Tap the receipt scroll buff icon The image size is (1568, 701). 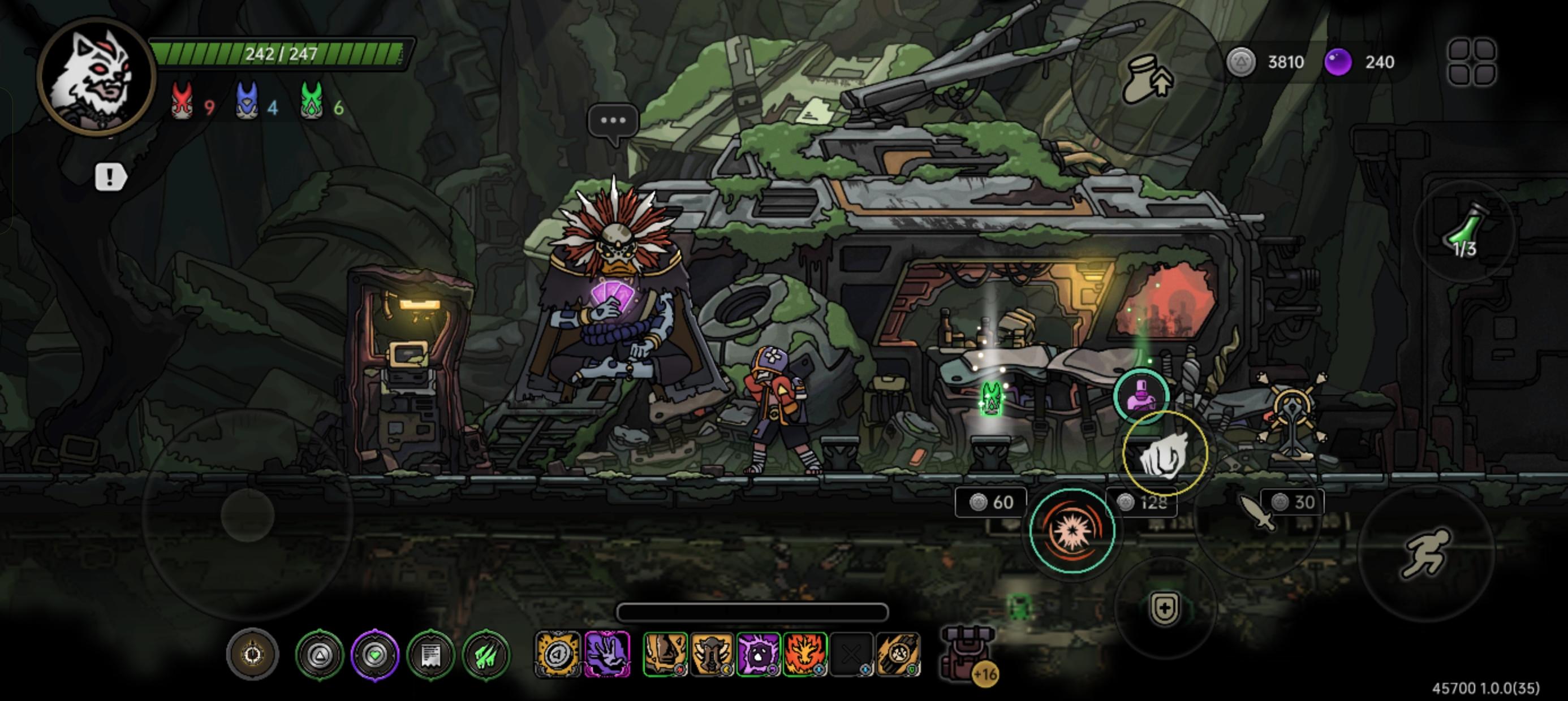click(431, 655)
